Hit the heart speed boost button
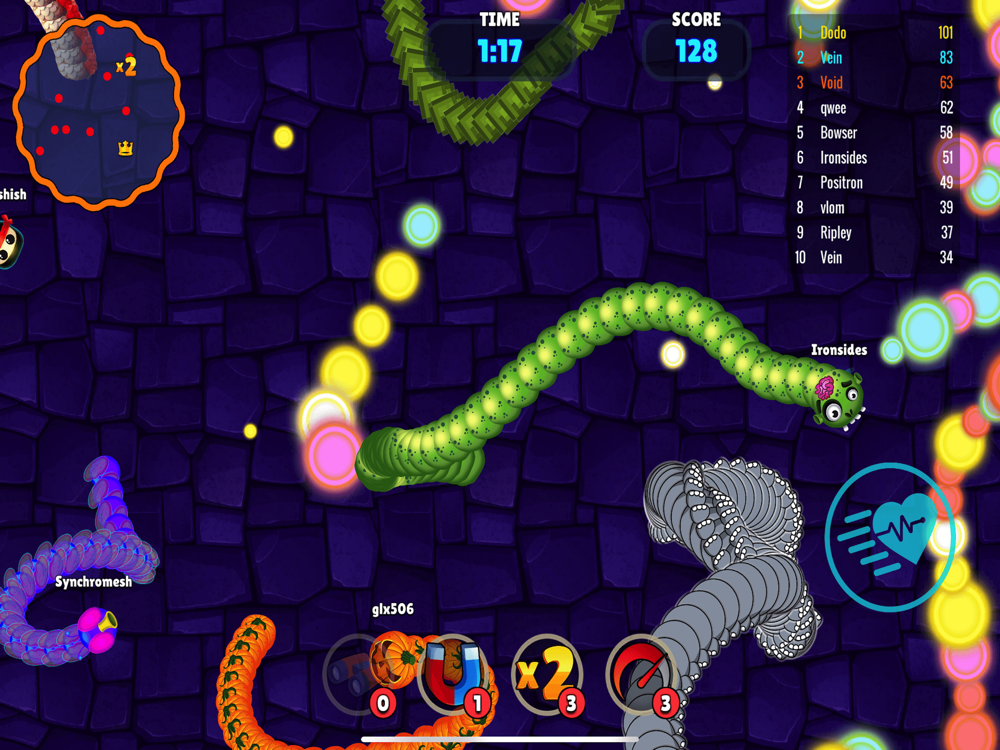 tap(889, 537)
